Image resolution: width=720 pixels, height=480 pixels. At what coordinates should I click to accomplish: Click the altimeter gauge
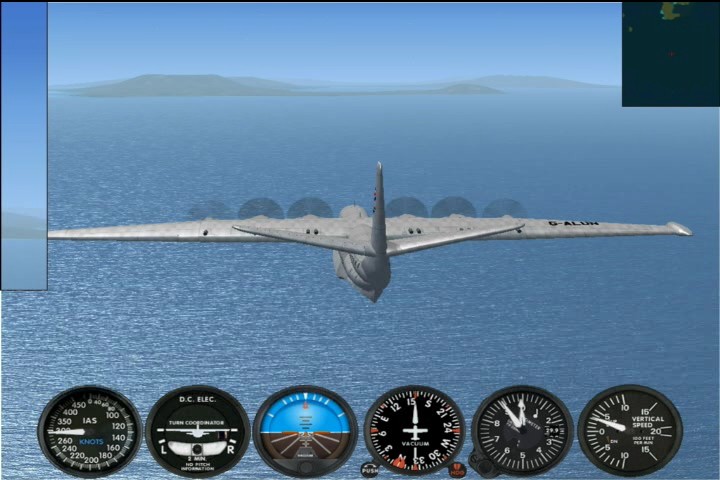click(522, 430)
